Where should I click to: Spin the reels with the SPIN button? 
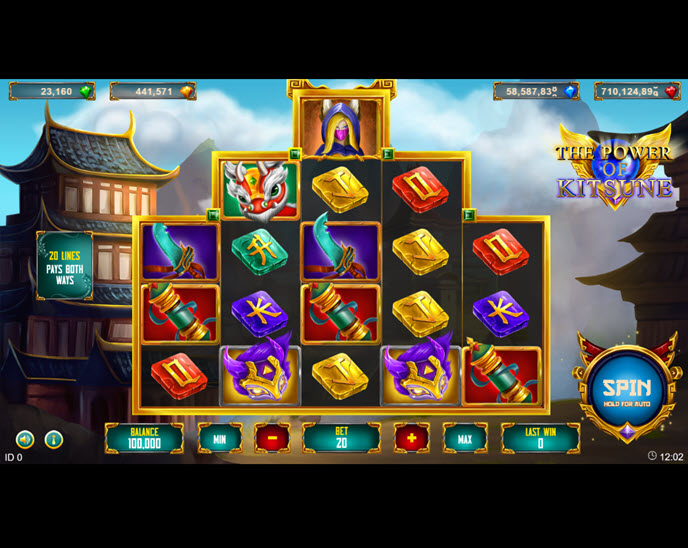626,388
